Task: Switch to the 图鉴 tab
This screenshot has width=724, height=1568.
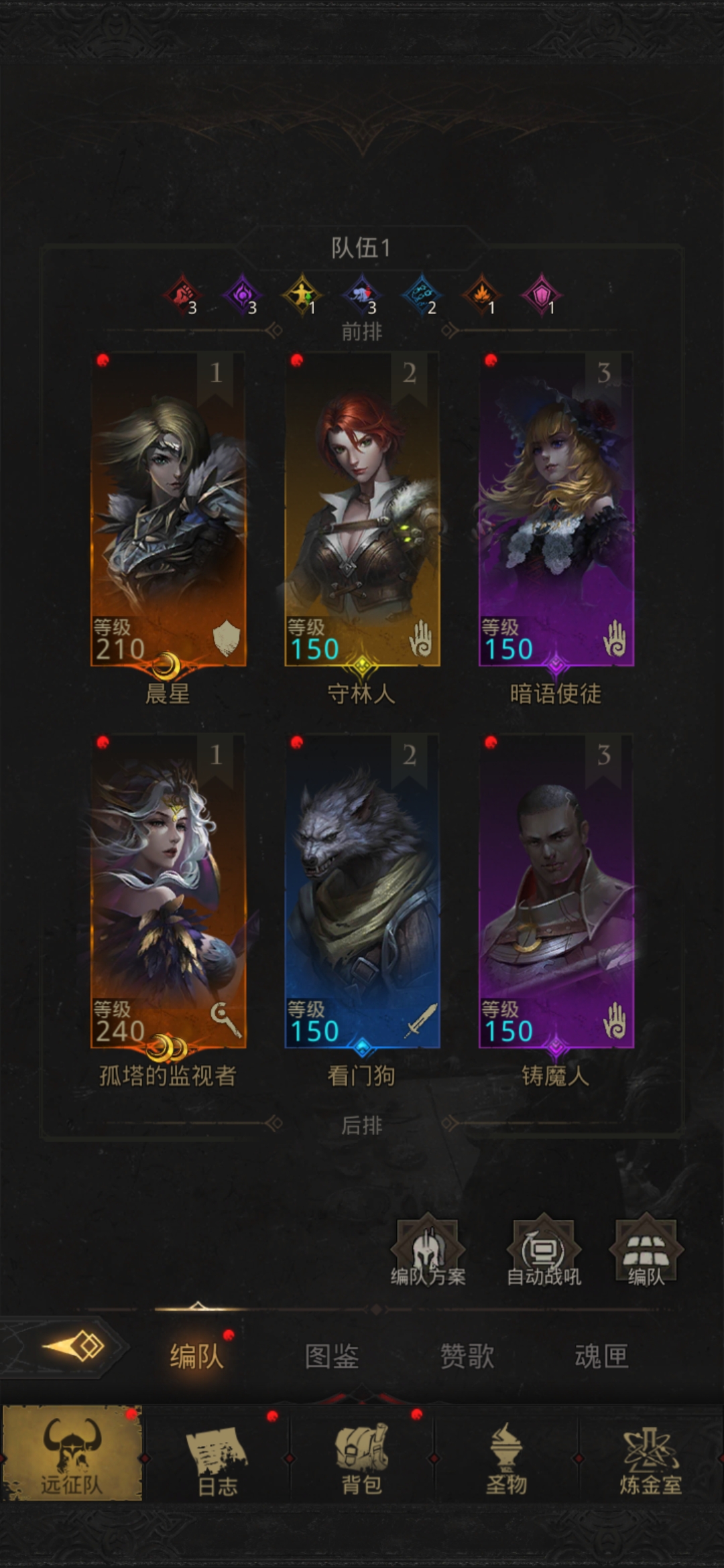Action: 332,1357
